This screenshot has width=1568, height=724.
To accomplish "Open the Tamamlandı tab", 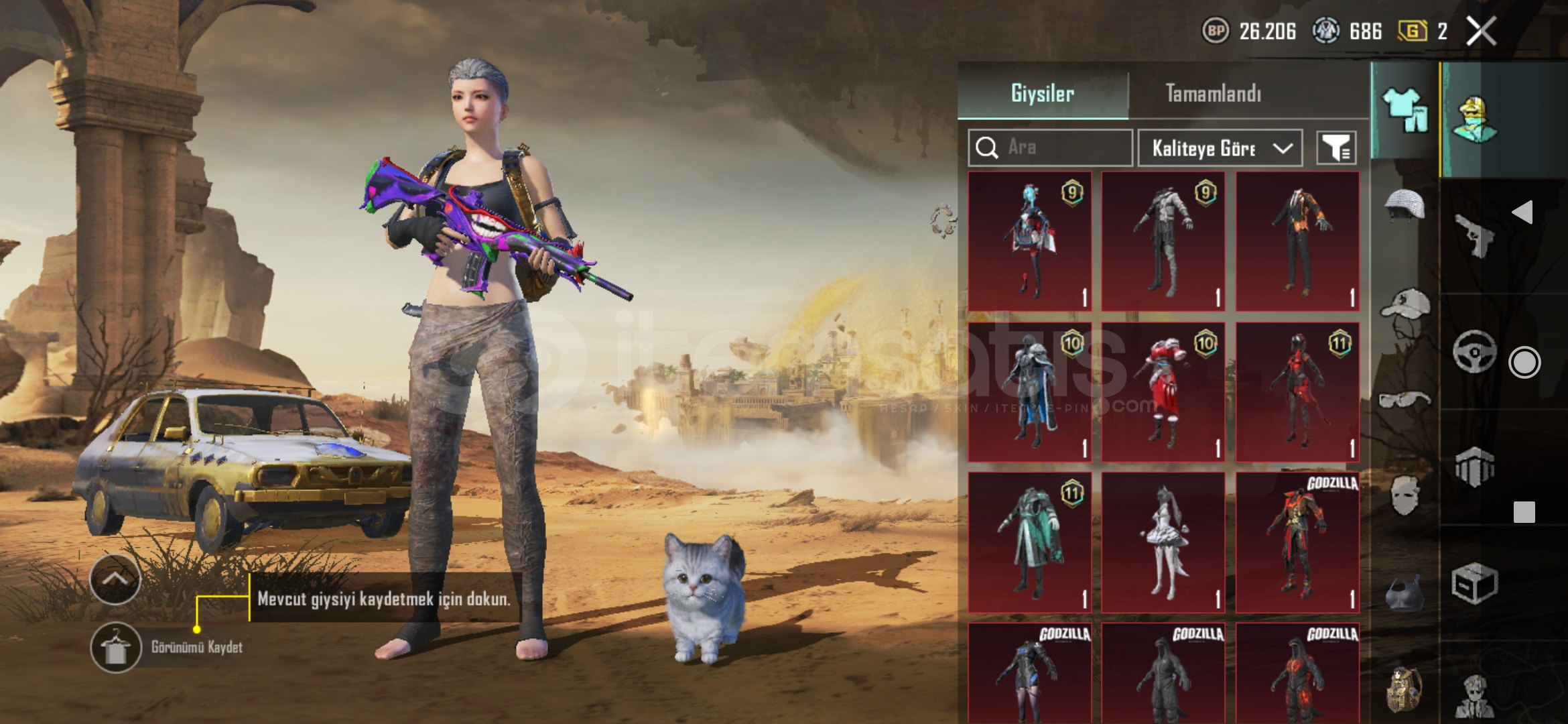I will pos(1213,93).
